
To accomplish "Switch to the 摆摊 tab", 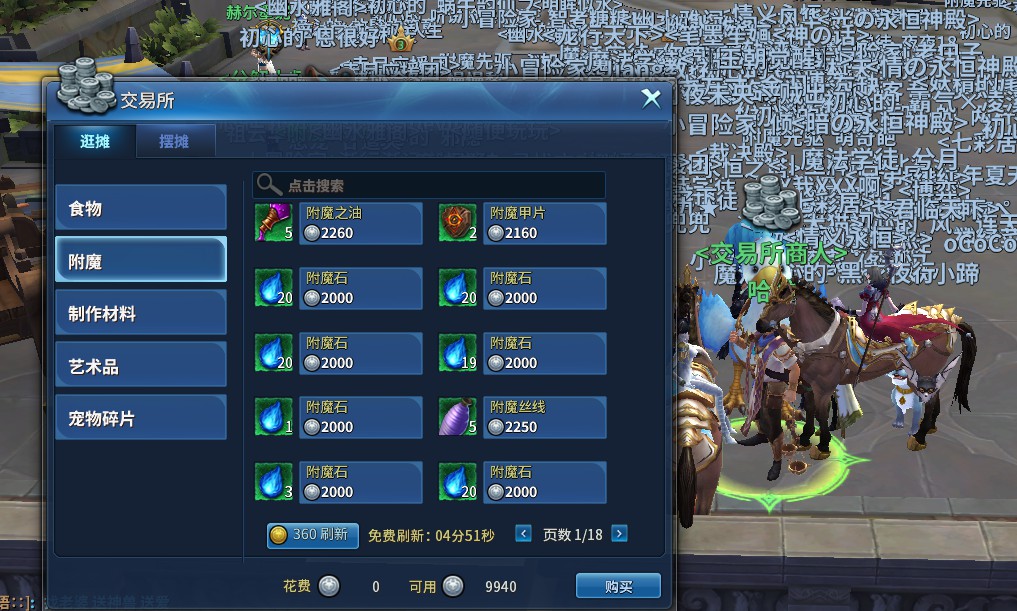I will tap(174, 141).
